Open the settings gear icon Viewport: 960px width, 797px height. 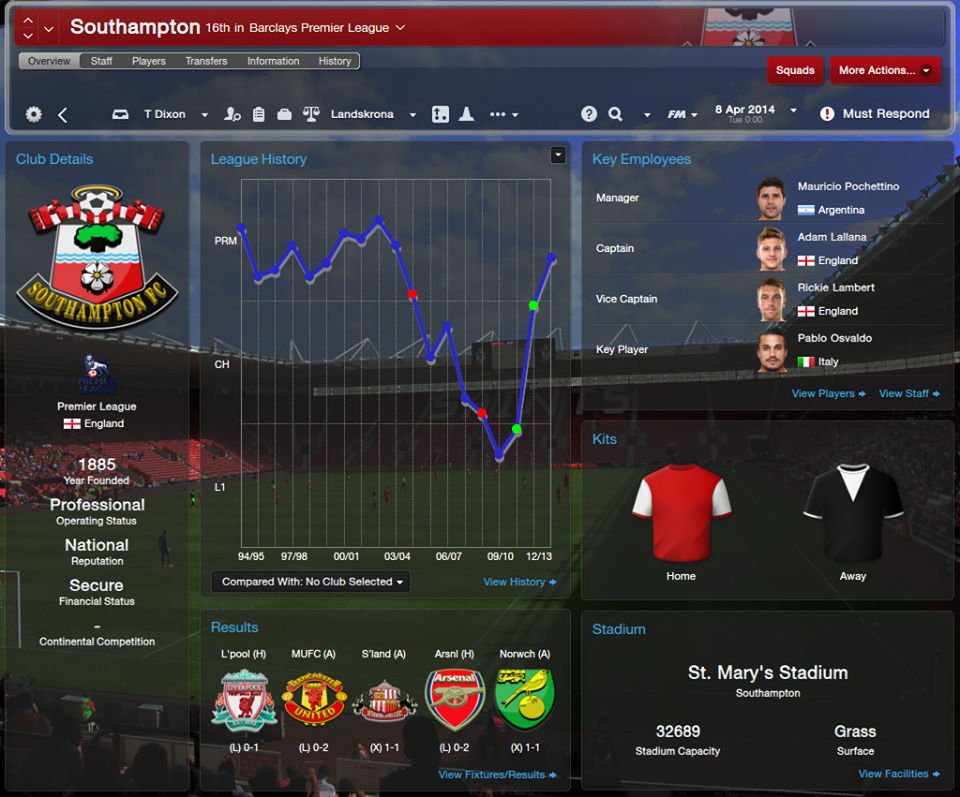pos(34,114)
